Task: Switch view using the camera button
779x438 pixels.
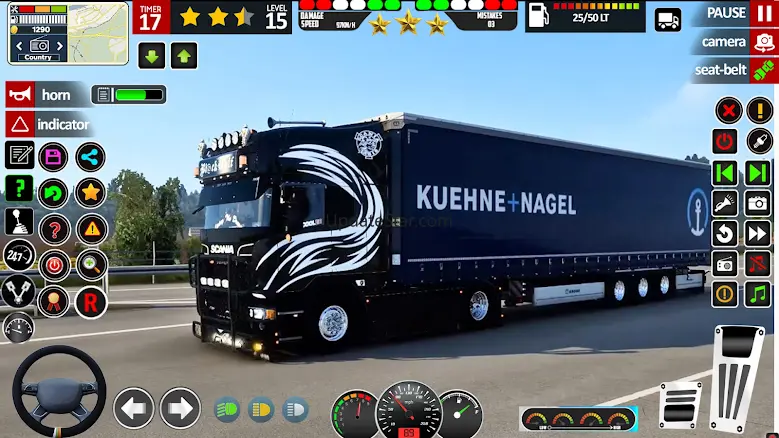Action: coord(737,42)
